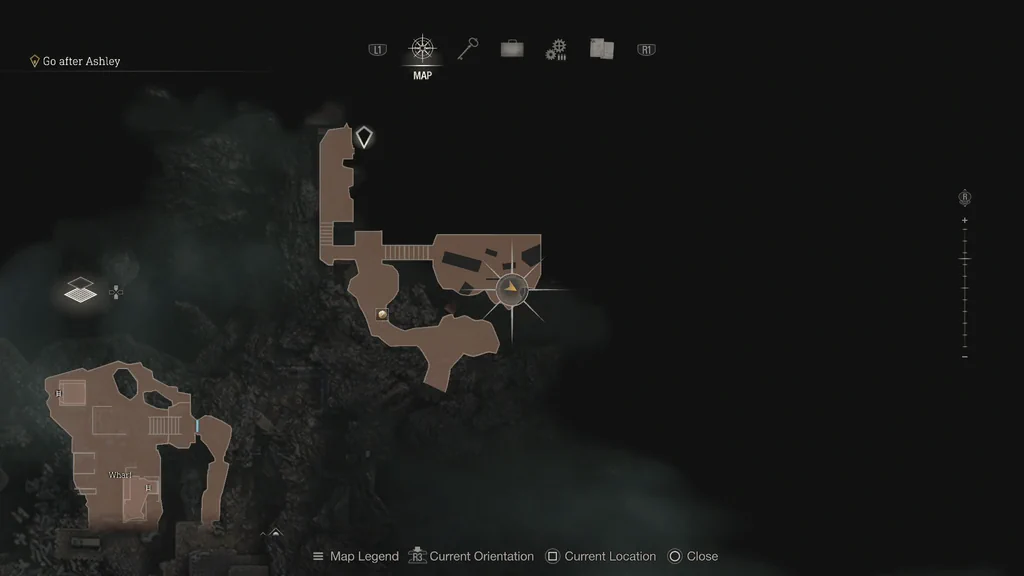Click the objective waypoint marker on the map
The width and height of the screenshot is (1024, 576).
pos(365,137)
